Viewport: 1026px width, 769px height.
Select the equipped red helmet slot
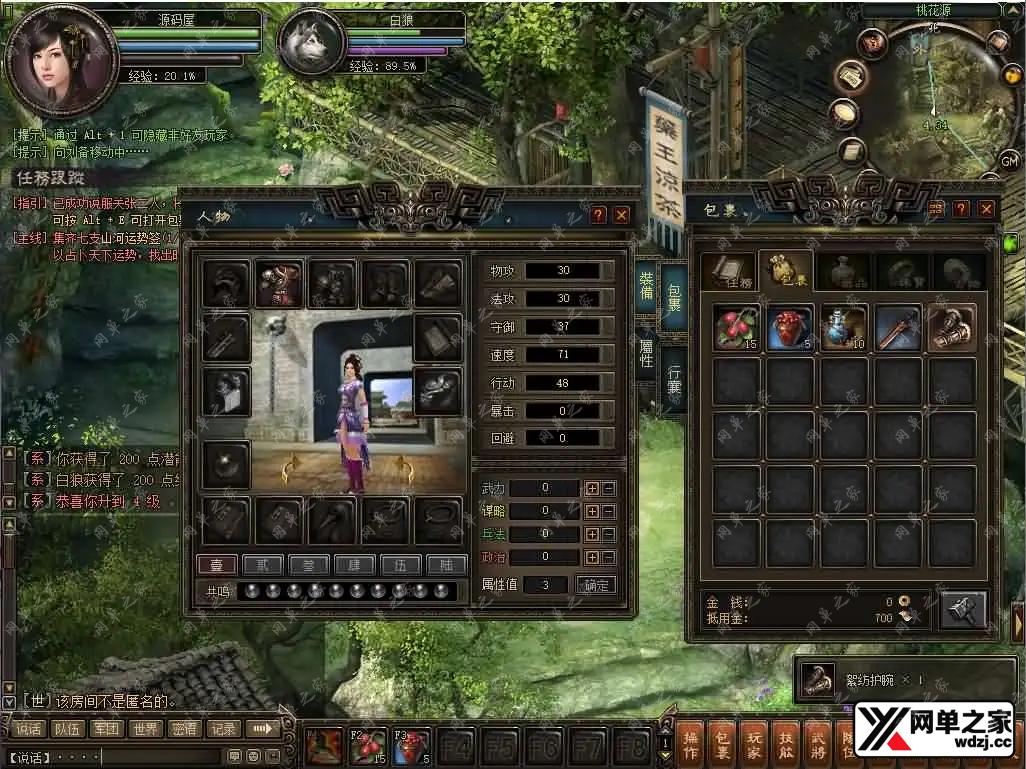pos(279,284)
